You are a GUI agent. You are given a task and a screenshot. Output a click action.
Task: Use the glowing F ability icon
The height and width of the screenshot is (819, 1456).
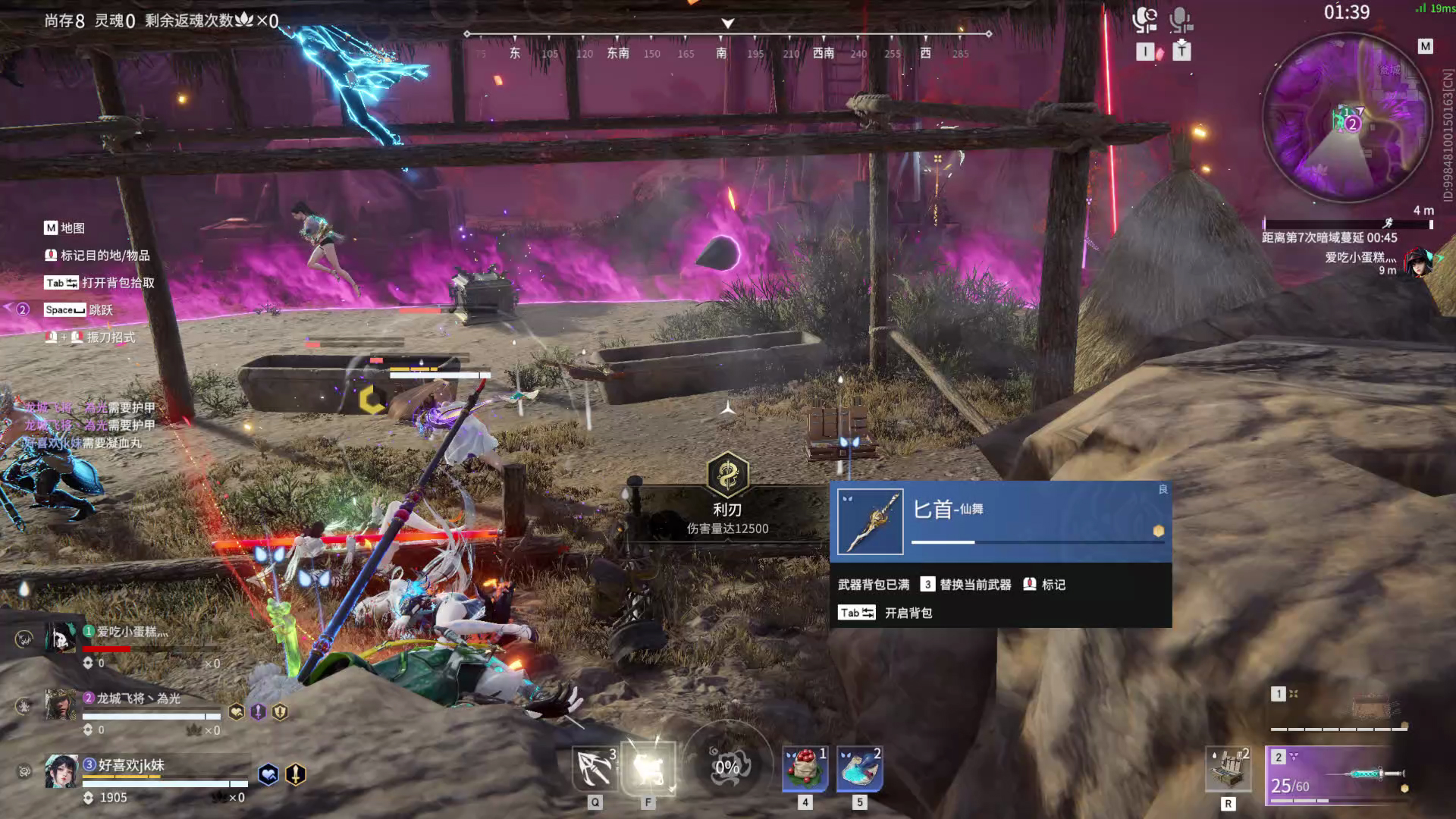point(648,768)
